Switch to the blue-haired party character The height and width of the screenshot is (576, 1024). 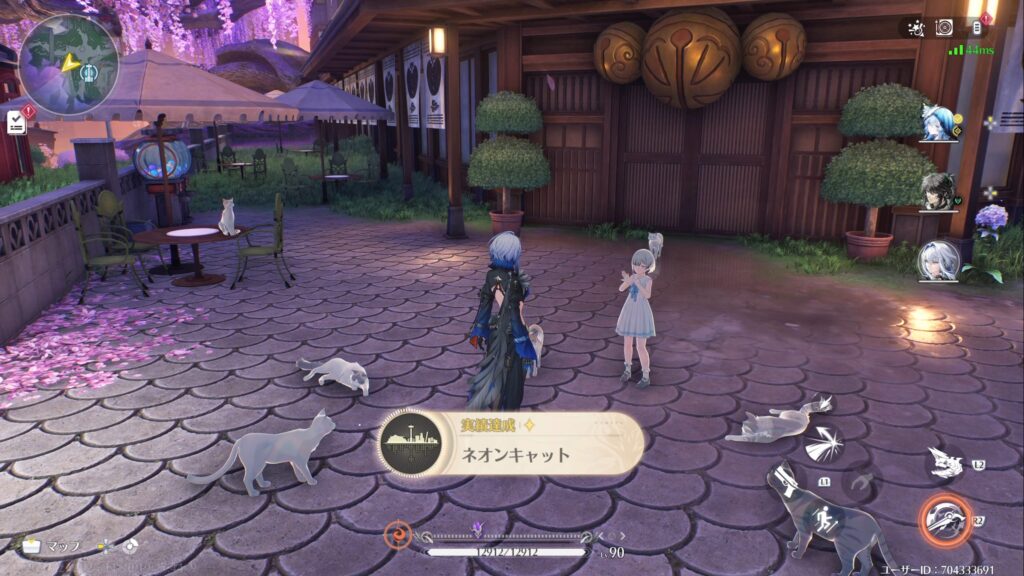(x=939, y=125)
